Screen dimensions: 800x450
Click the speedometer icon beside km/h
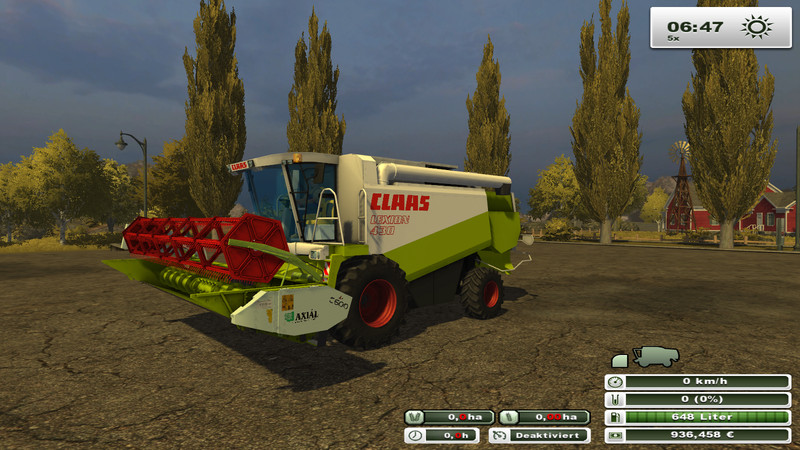(614, 382)
